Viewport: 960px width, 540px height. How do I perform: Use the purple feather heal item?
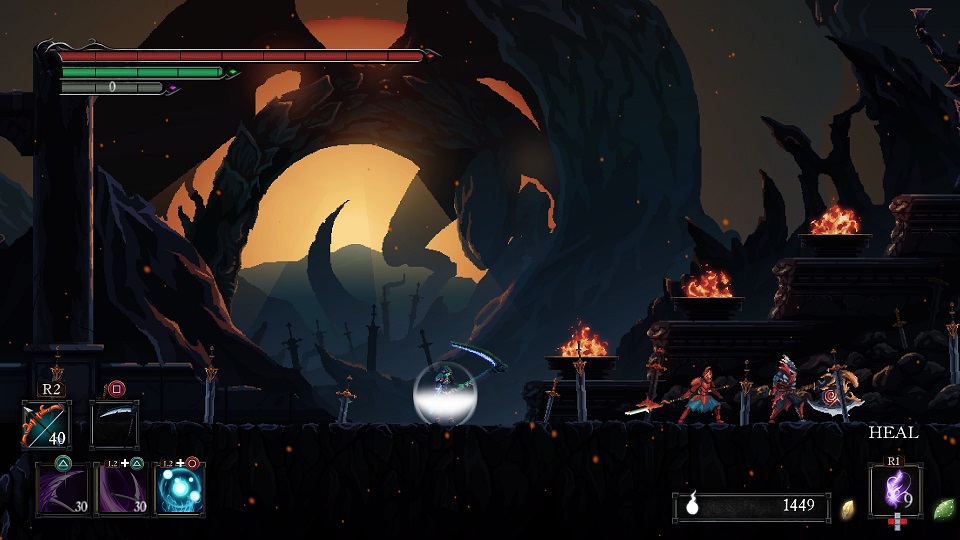coord(895,491)
